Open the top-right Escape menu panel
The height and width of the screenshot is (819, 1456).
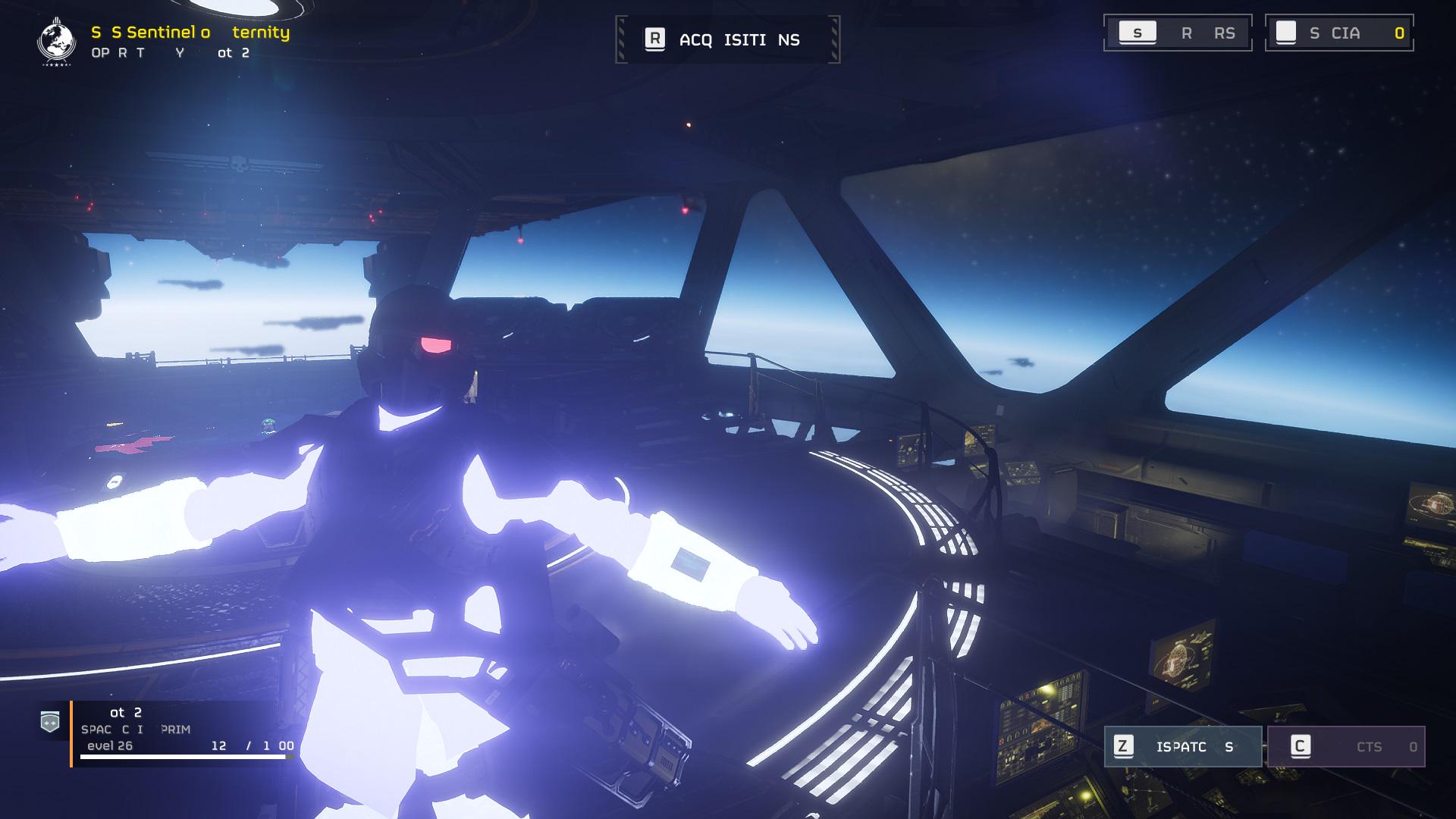(x=1178, y=33)
